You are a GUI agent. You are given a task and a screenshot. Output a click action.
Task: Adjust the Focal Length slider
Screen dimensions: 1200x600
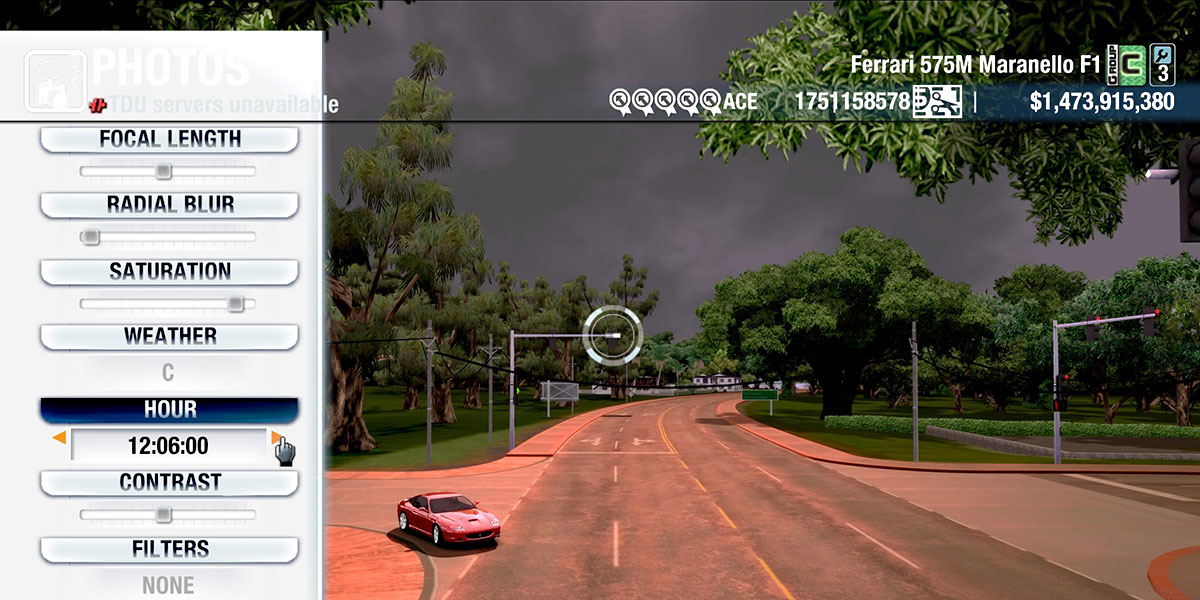(x=163, y=172)
